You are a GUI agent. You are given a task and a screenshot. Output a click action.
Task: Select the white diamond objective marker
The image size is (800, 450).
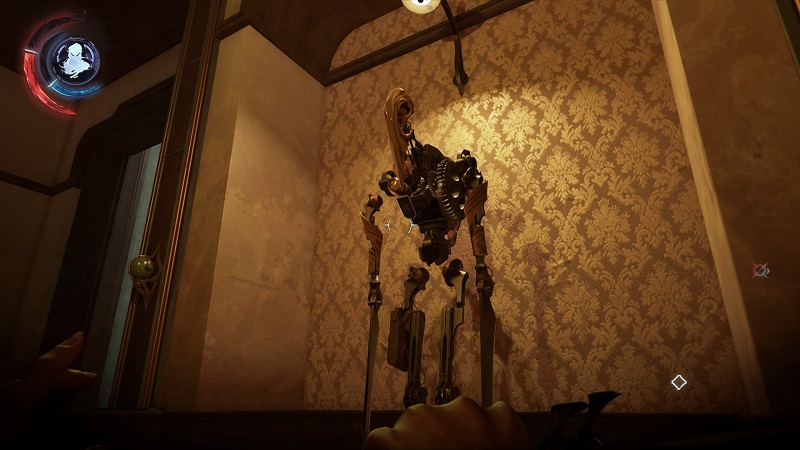pyautogui.click(x=678, y=382)
